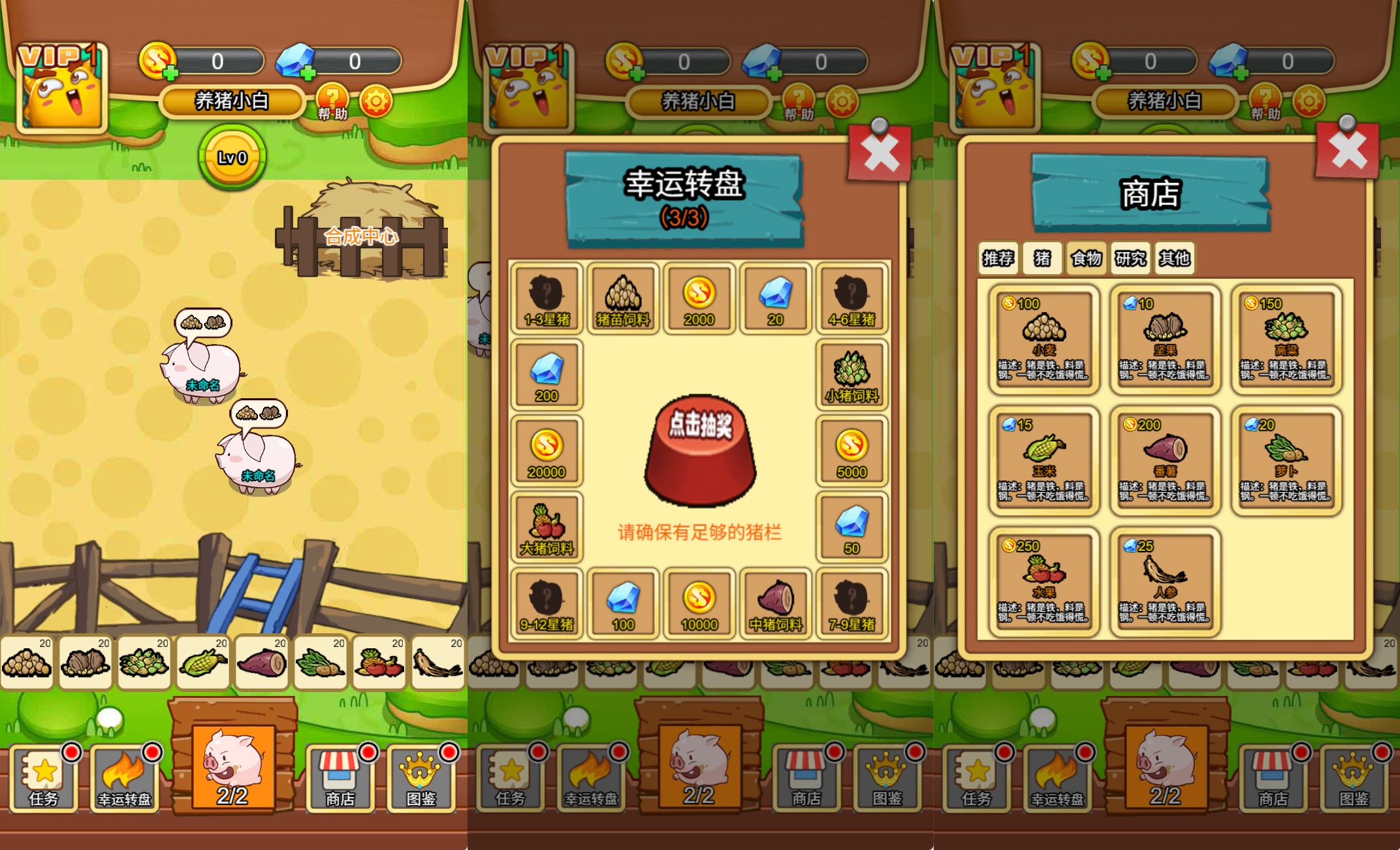
Task: Choose the 玉米 corn shop item
Action: [1044, 460]
